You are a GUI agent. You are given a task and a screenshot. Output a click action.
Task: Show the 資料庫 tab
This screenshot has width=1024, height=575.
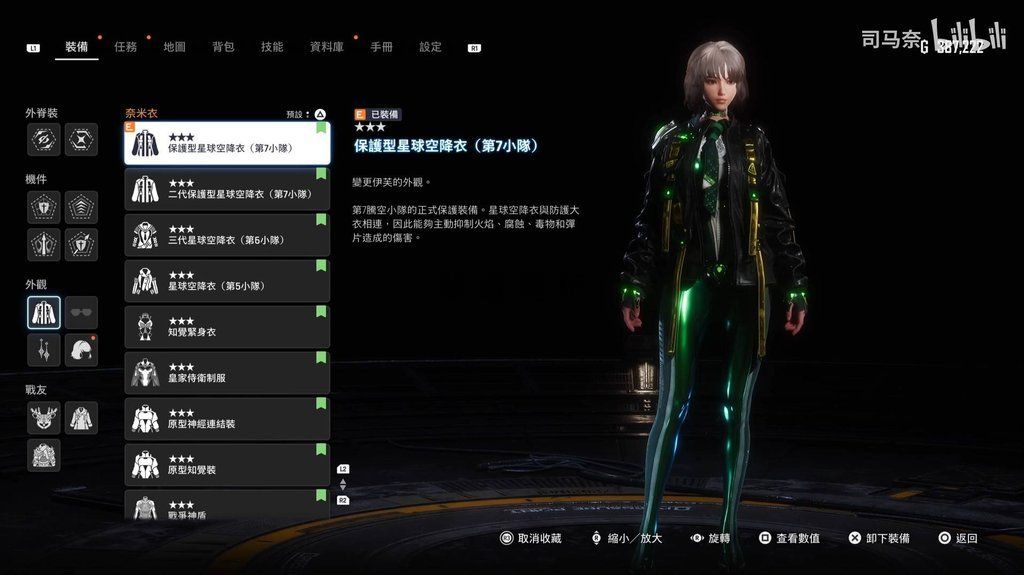click(x=326, y=47)
